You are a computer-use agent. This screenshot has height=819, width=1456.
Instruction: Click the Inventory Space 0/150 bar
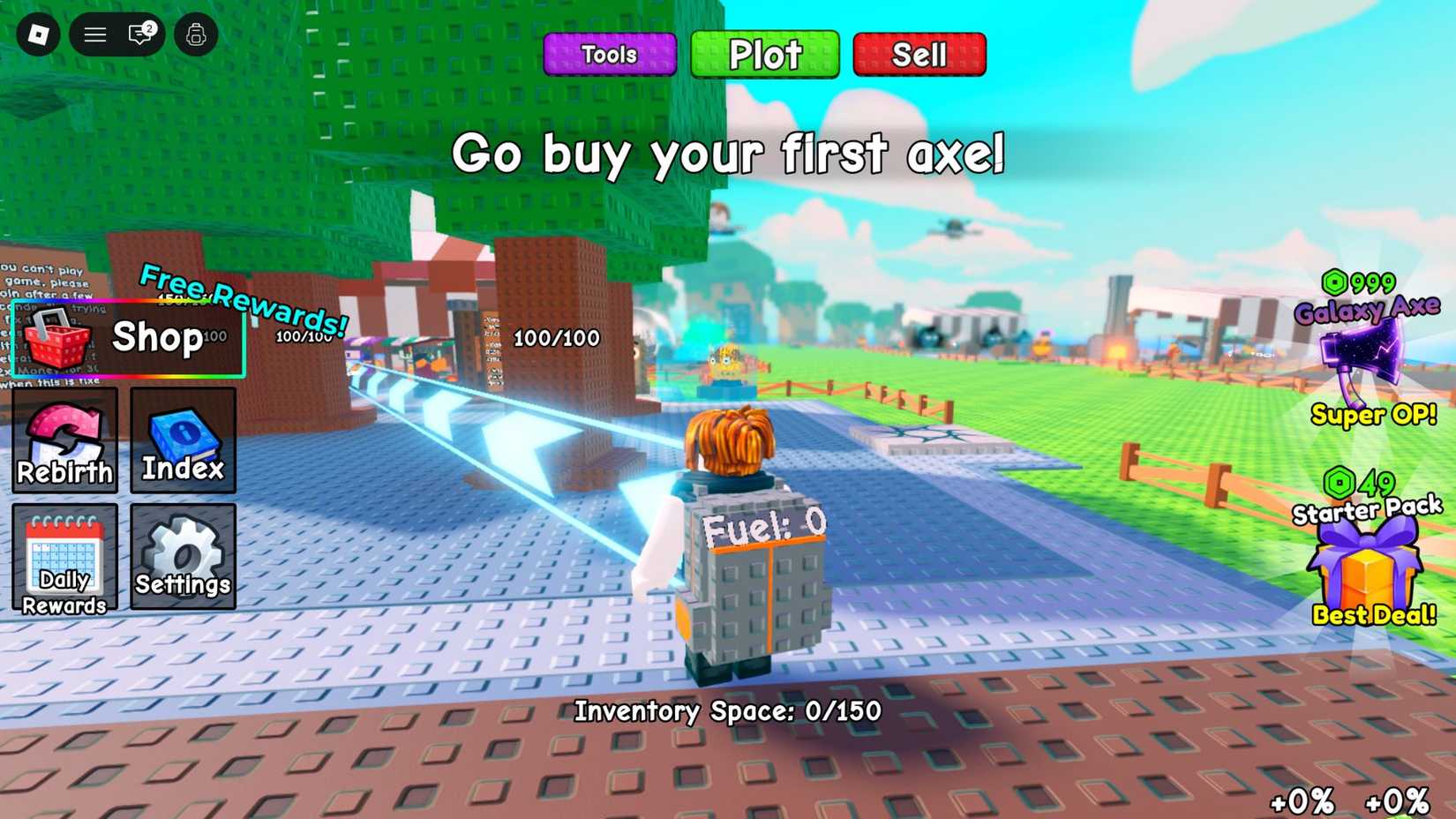725,710
